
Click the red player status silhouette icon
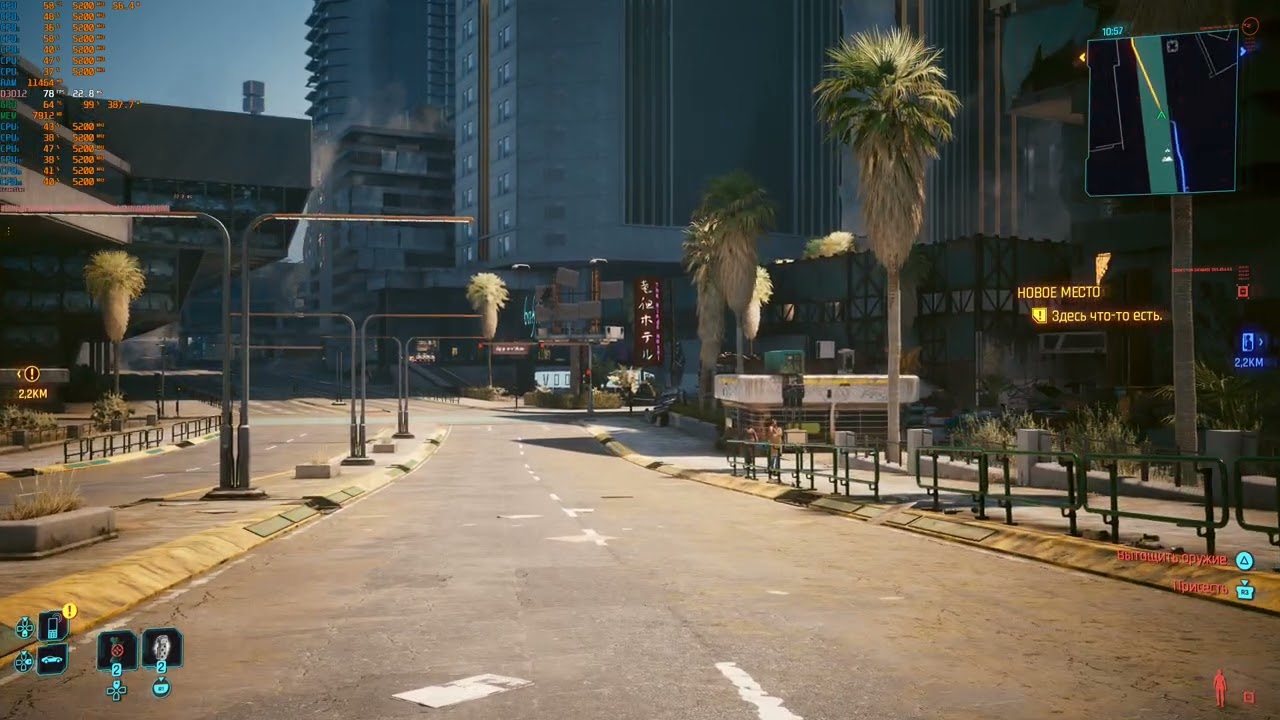(x=1219, y=688)
